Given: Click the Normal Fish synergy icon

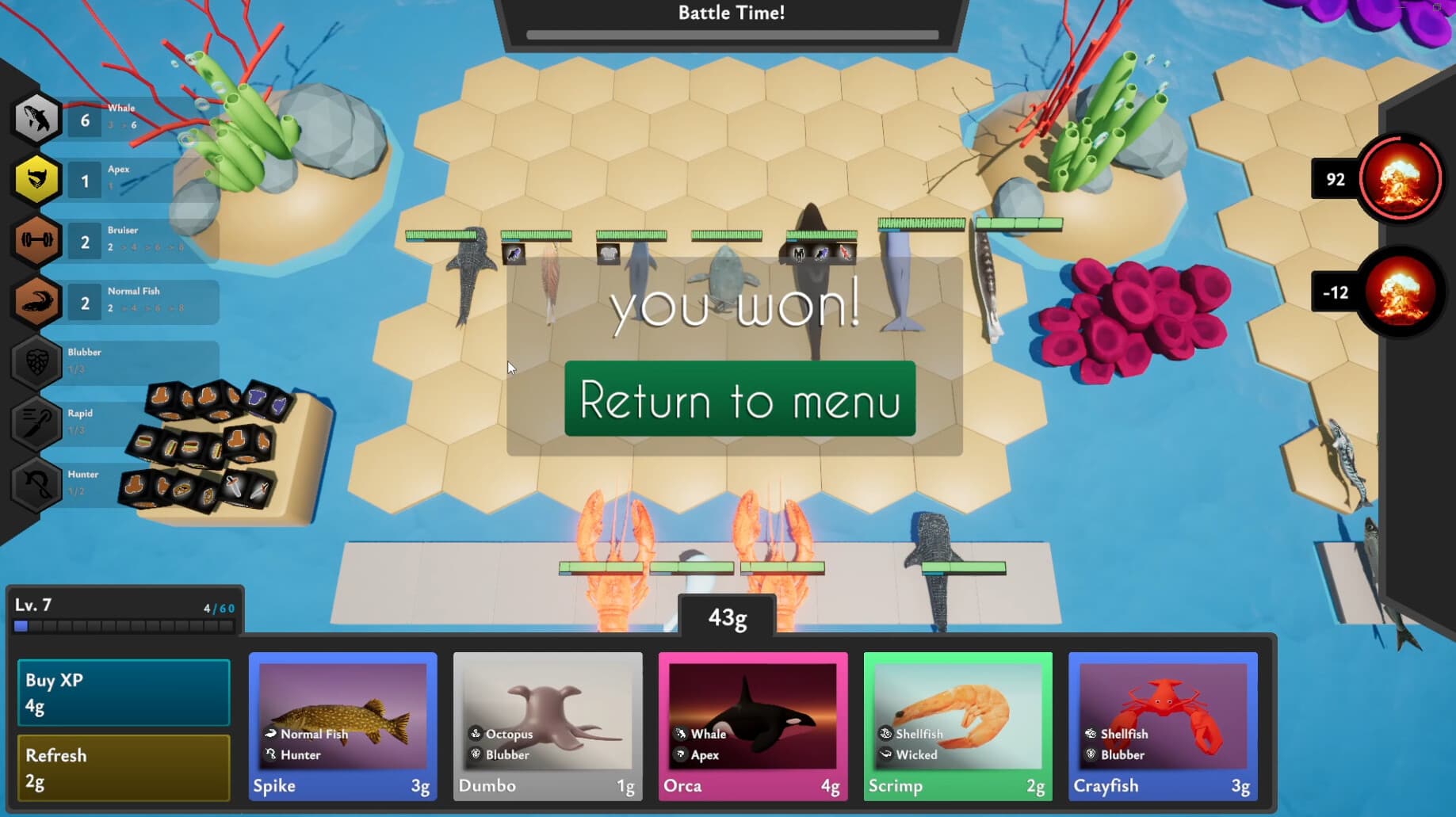Looking at the screenshot, I should point(35,302).
